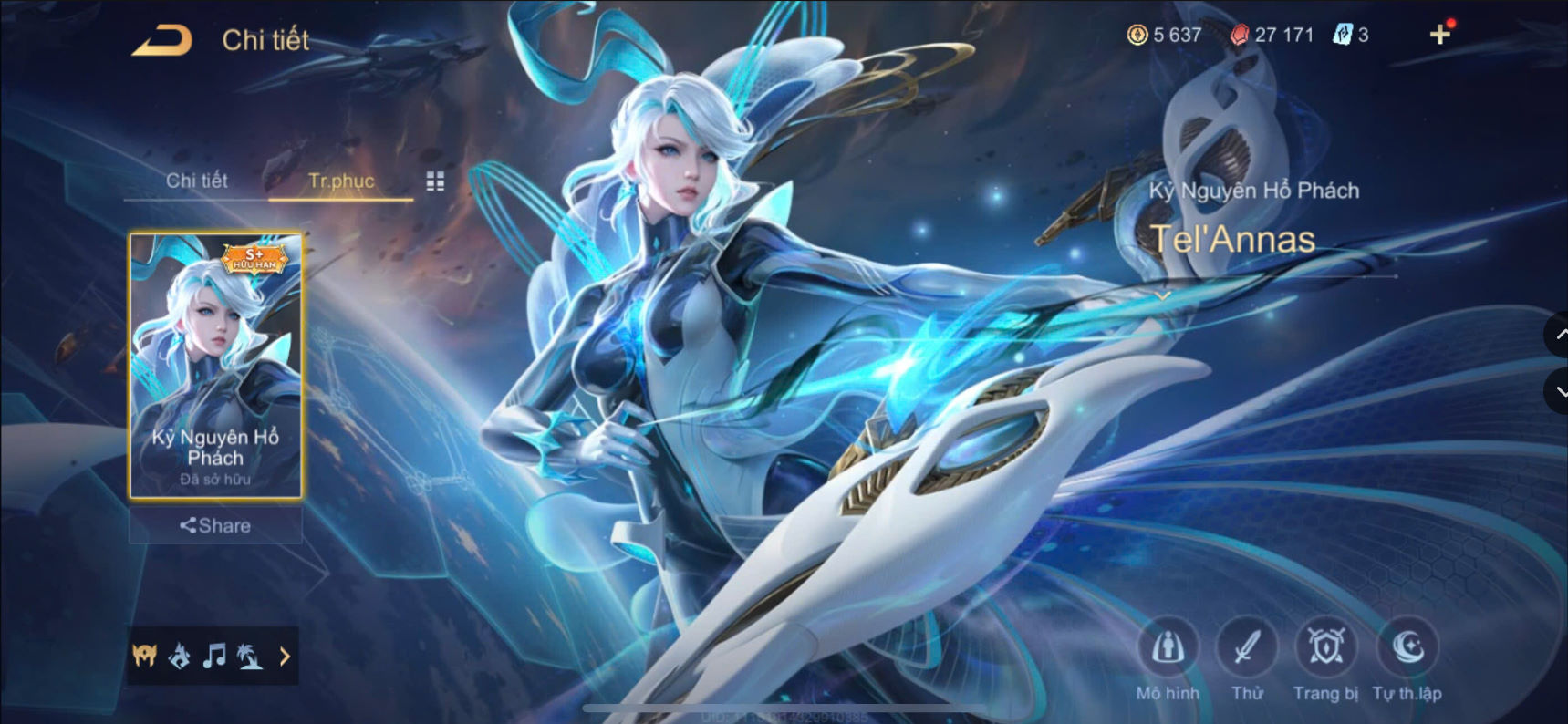Play the skin theme via music note icon
1568x724 pixels.
214,656
